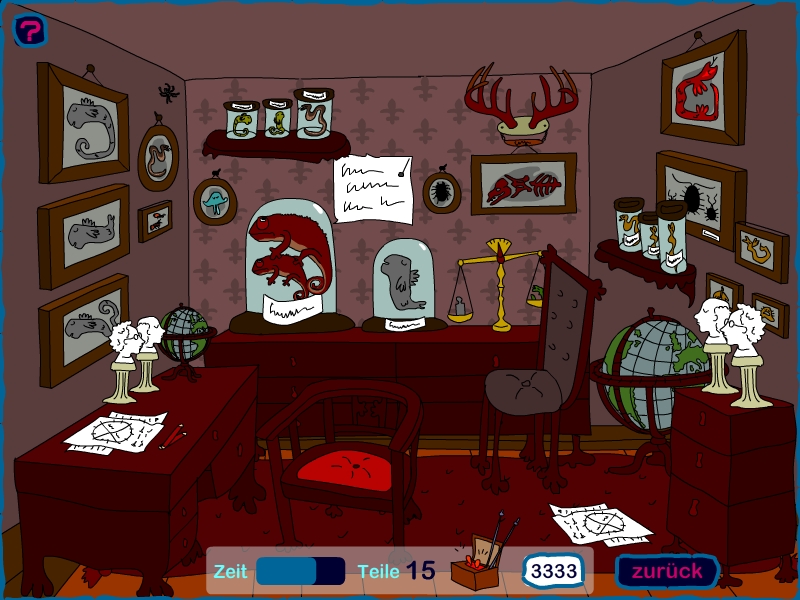
Task: Click the zurück back button
Action: (667, 571)
